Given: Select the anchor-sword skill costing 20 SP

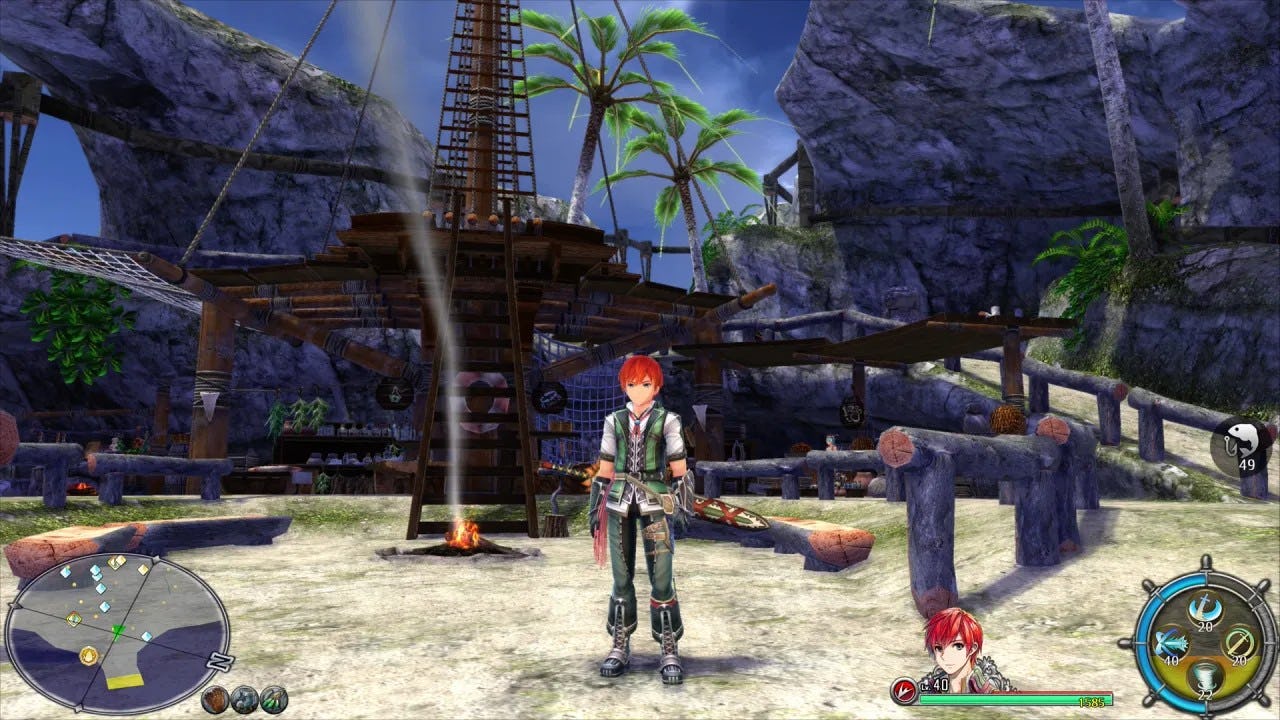Looking at the screenshot, I should click(1206, 608).
